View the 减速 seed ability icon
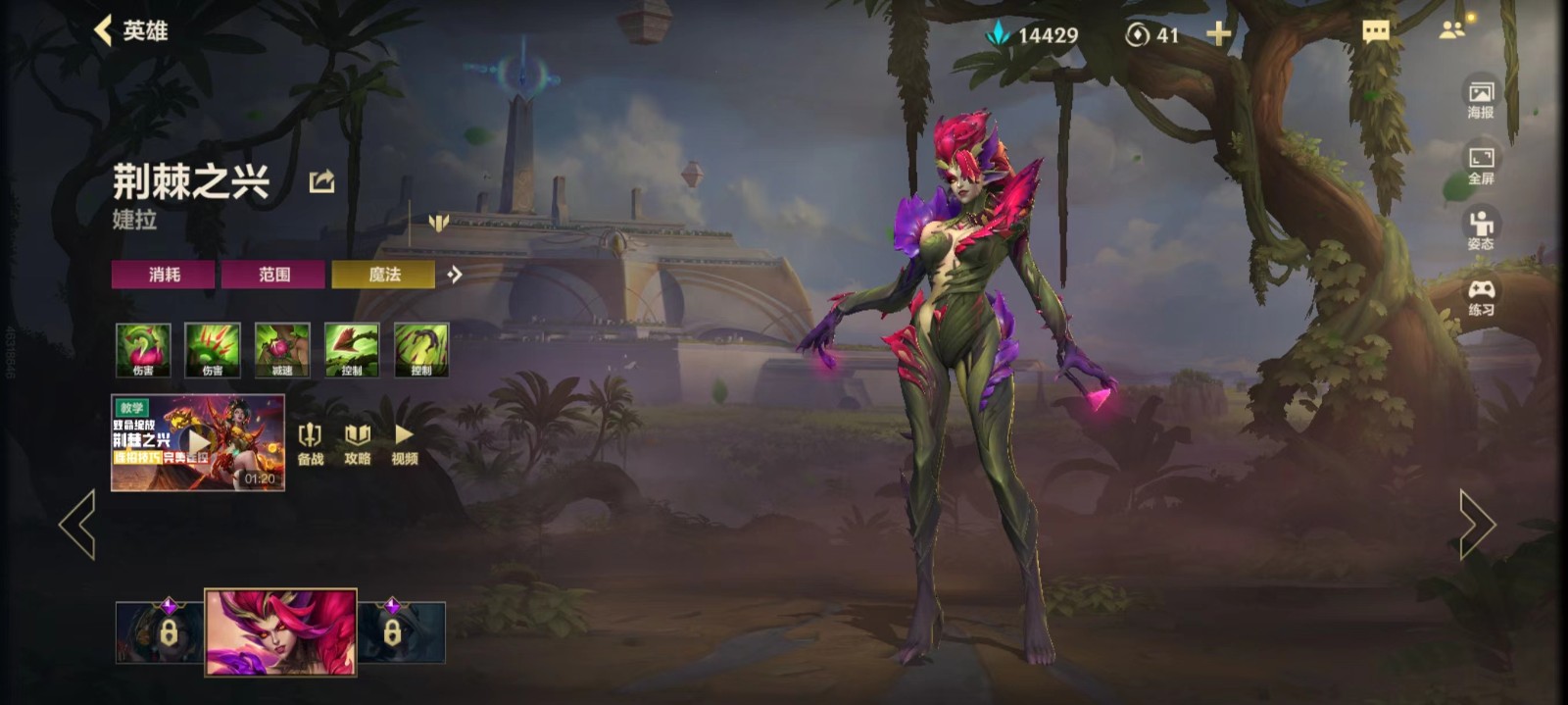1568x705 pixels. tap(282, 350)
